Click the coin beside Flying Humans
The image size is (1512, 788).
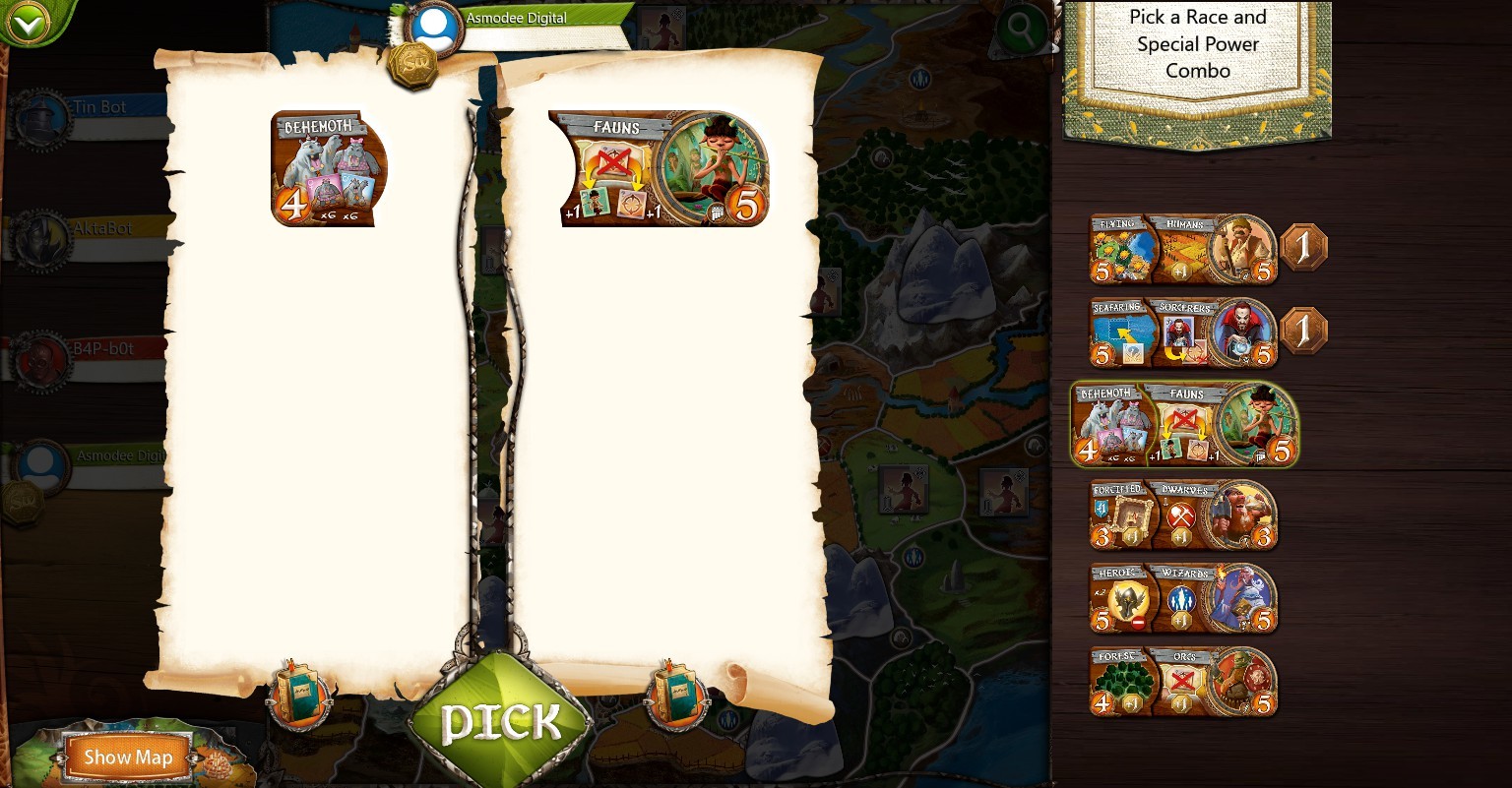click(x=1304, y=247)
